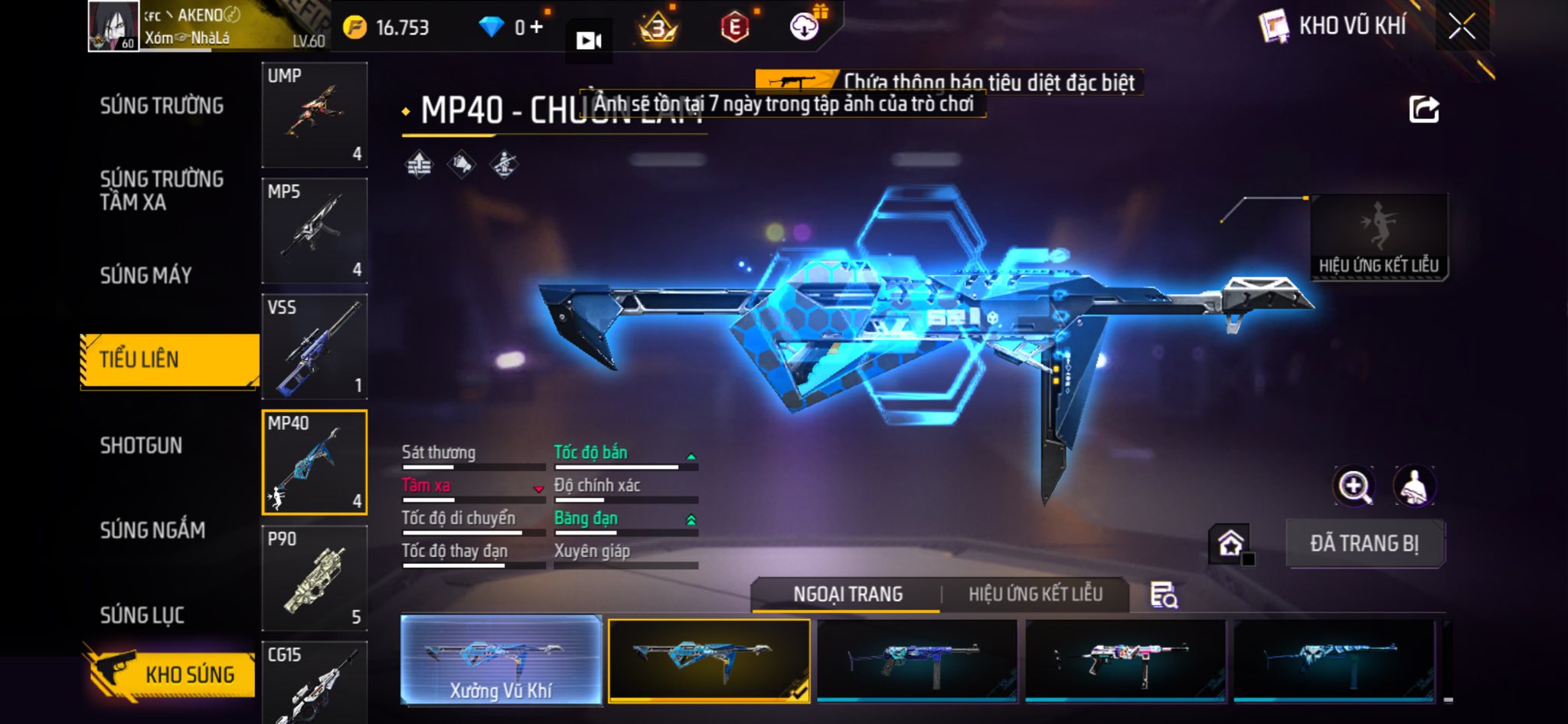This screenshot has height=724, width=1568.
Task: Click the Đã Trang Bị button
Action: coord(1364,543)
